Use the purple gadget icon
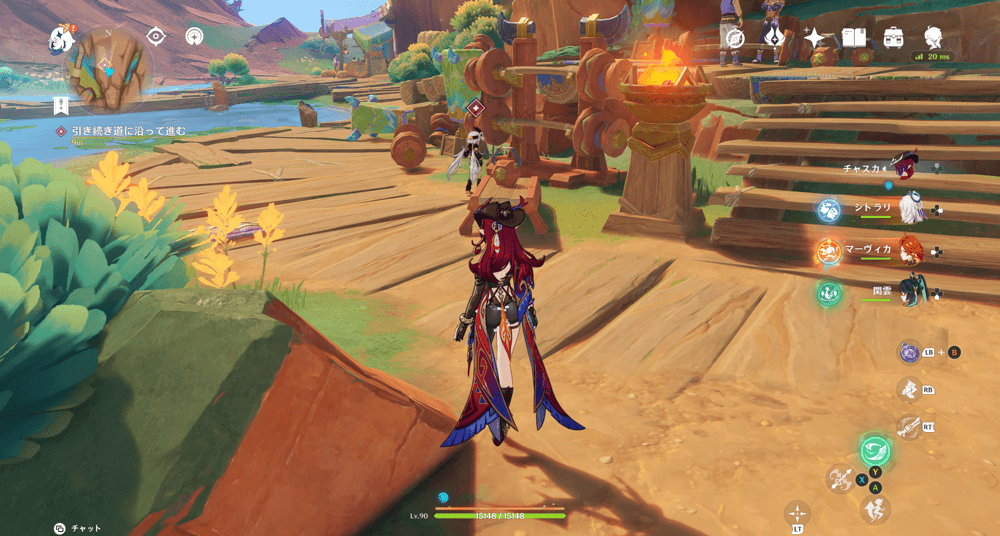Screen dimensions: 1000x536 click(909, 352)
